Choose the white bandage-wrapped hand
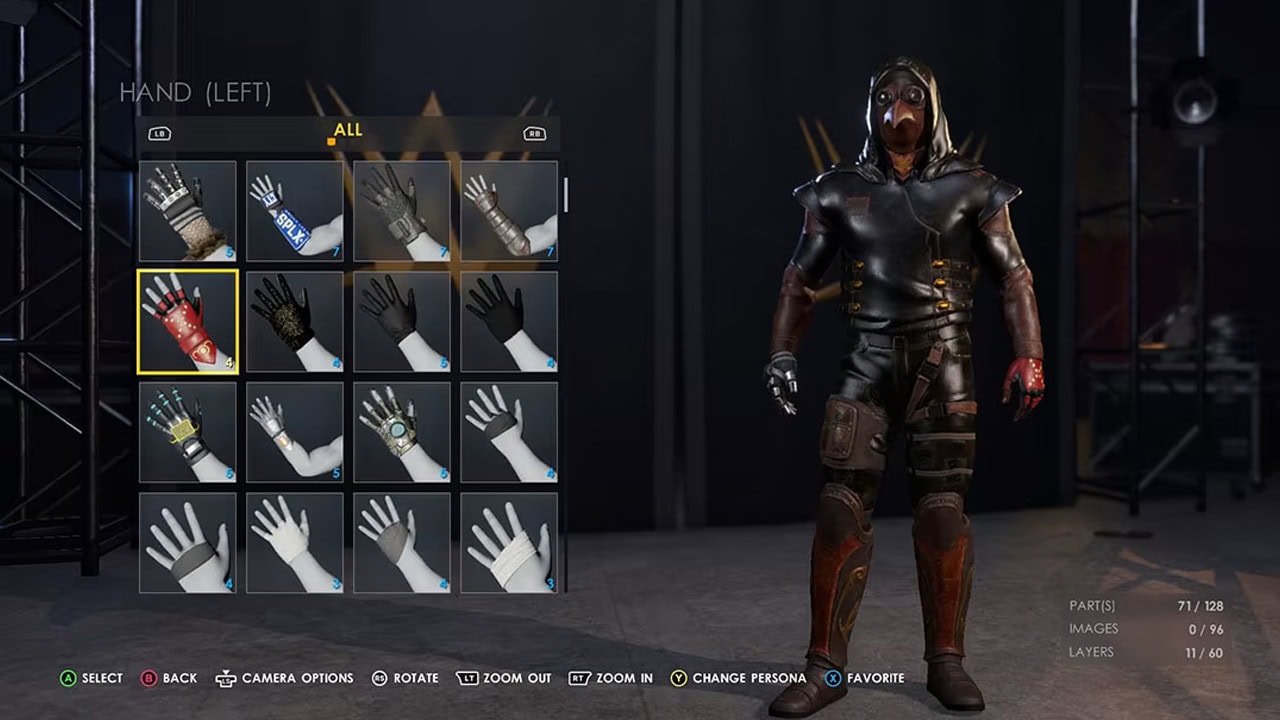The image size is (1280, 720). [509, 543]
